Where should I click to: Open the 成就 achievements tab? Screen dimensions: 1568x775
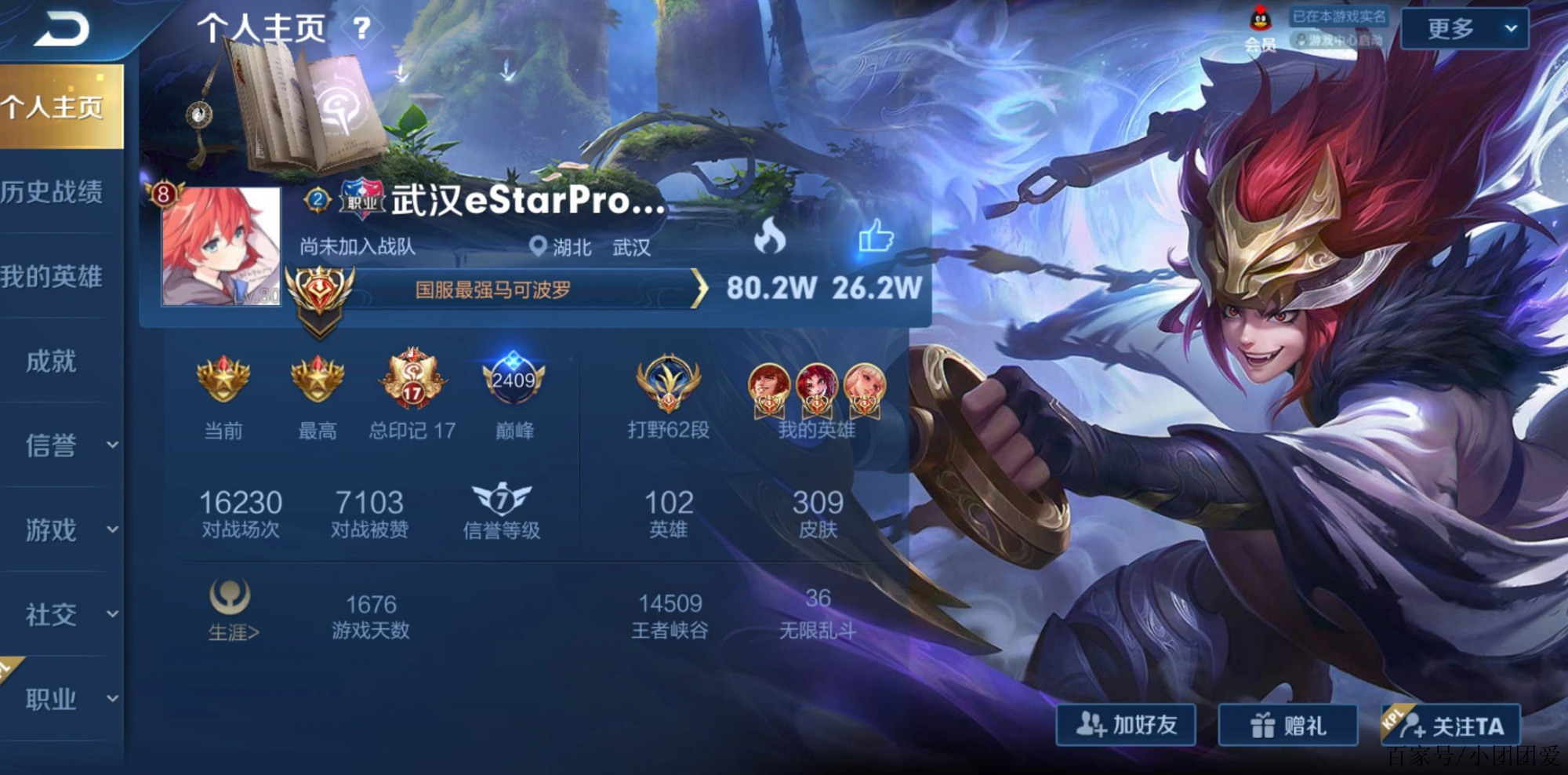tap(52, 362)
